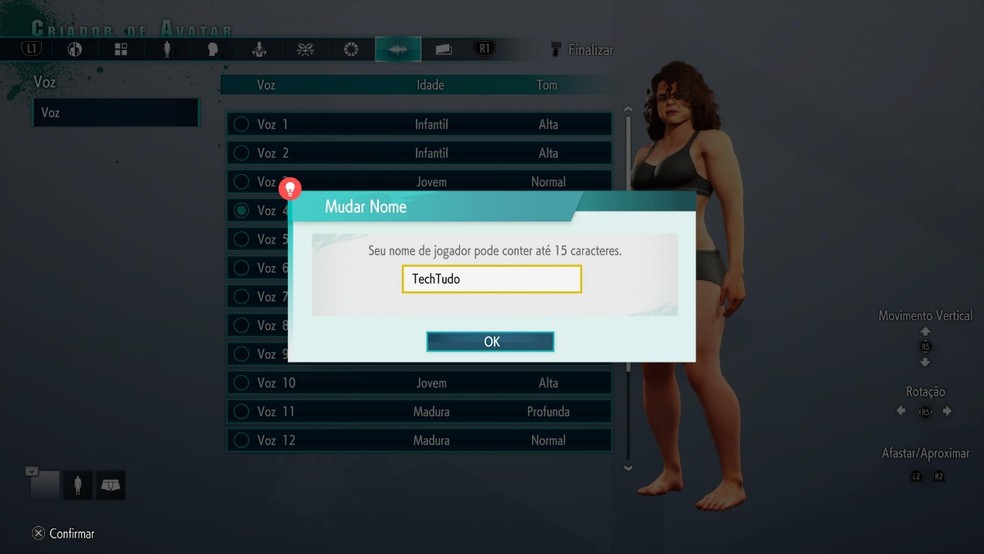The image size is (984, 554).
Task: Pick Voz 10 from the voice list
Action: [418, 383]
